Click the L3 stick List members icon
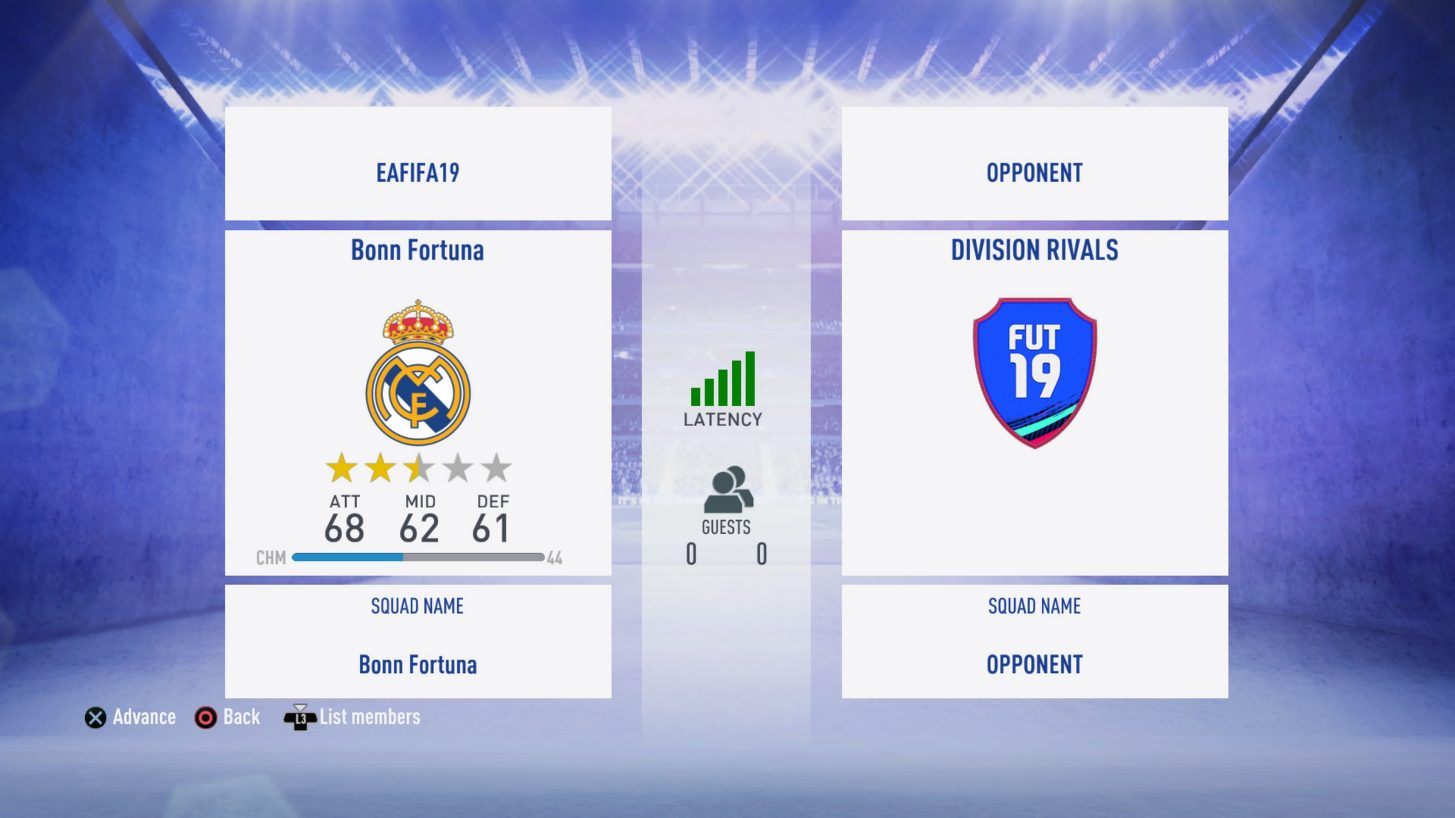 click(299, 716)
